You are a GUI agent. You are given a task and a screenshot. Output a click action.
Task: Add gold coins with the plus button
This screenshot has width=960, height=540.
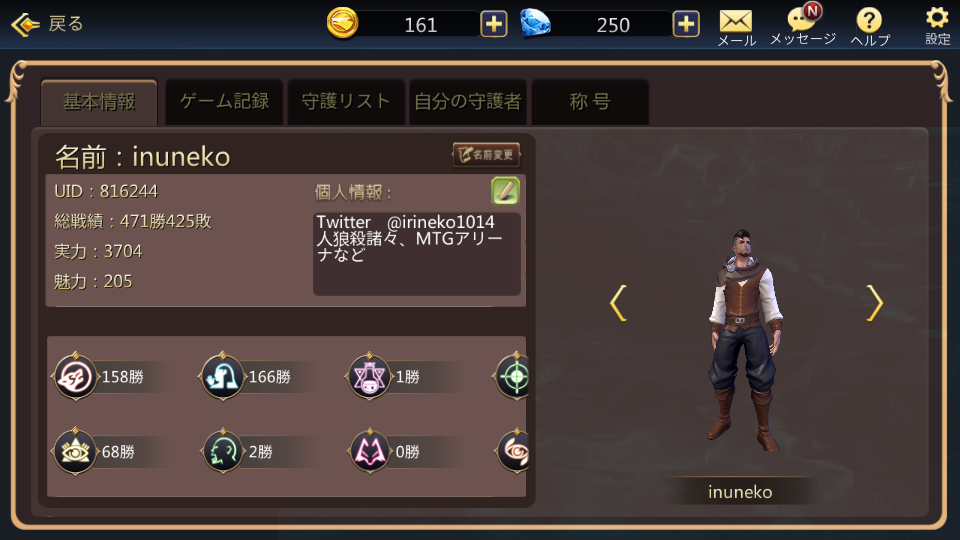[x=494, y=24]
